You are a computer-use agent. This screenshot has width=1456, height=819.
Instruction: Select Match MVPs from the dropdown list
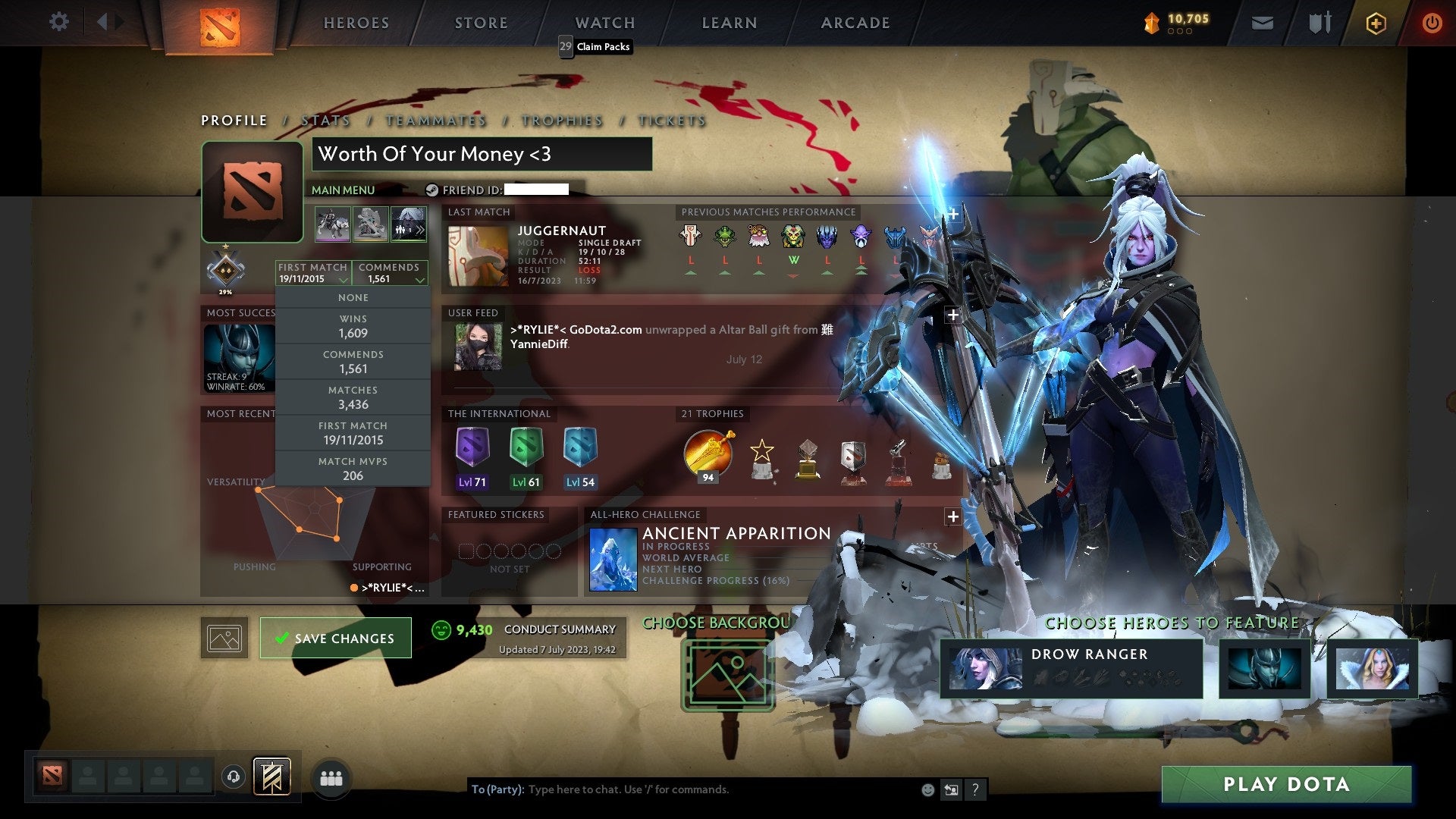pyautogui.click(x=353, y=469)
